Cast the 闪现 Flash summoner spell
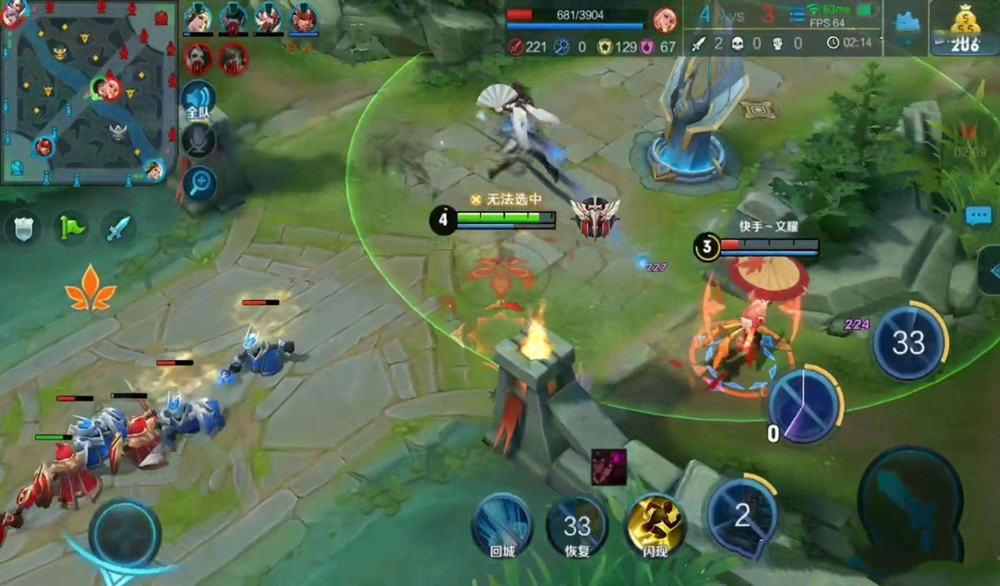The width and height of the screenshot is (1000, 586). click(655, 522)
